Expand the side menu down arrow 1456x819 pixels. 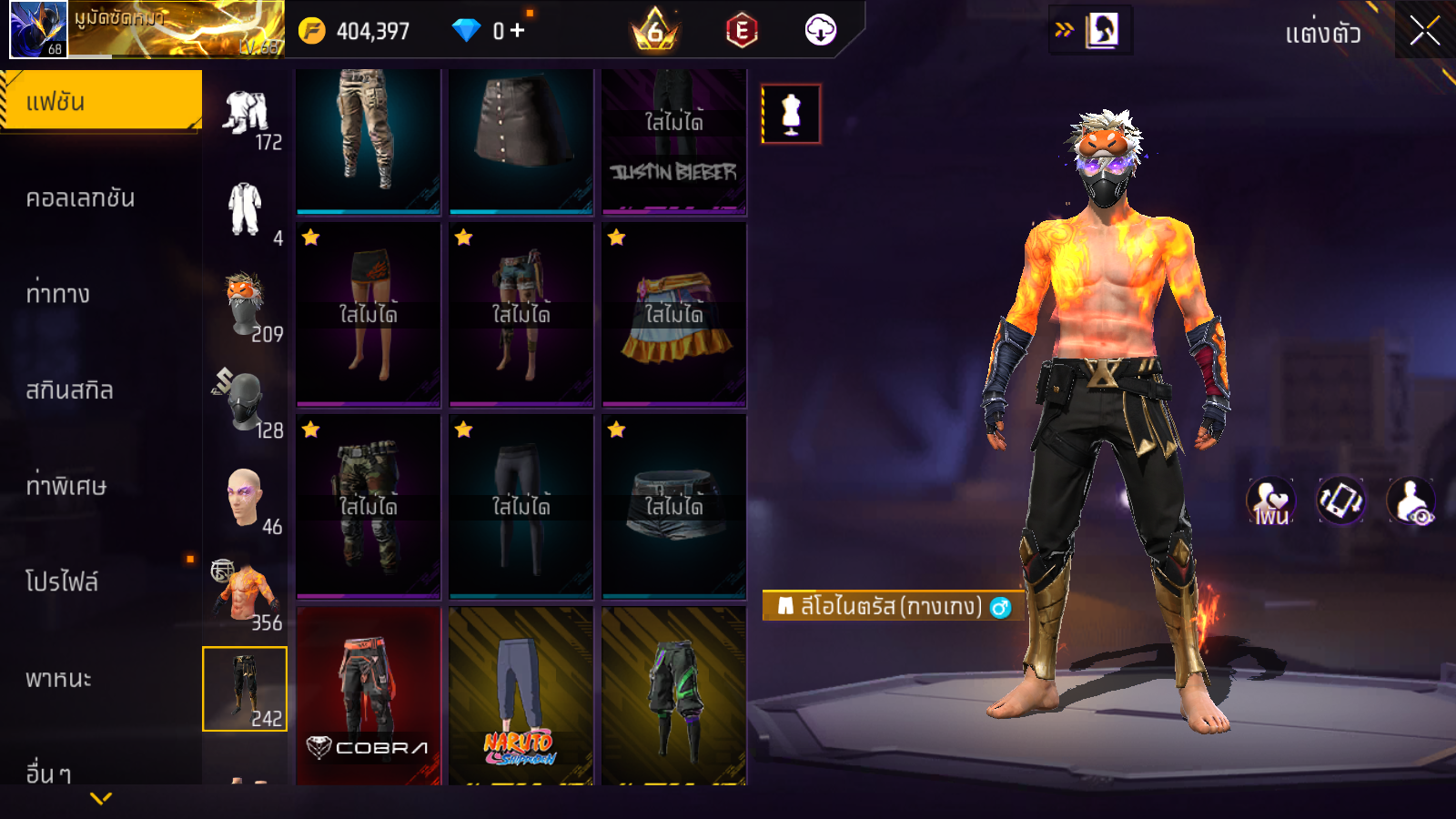click(101, 798)
